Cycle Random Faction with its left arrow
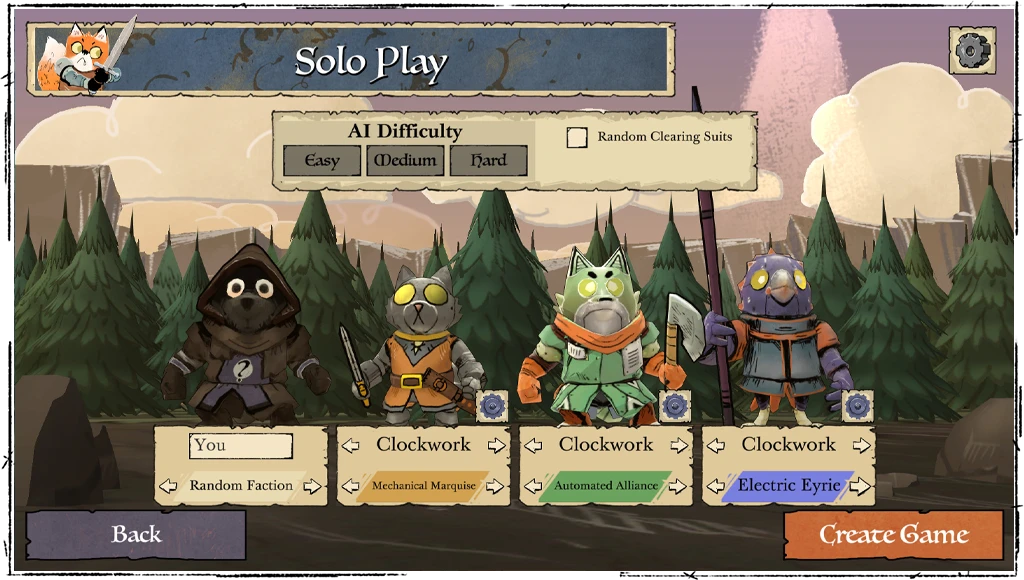 click(169, 487)
